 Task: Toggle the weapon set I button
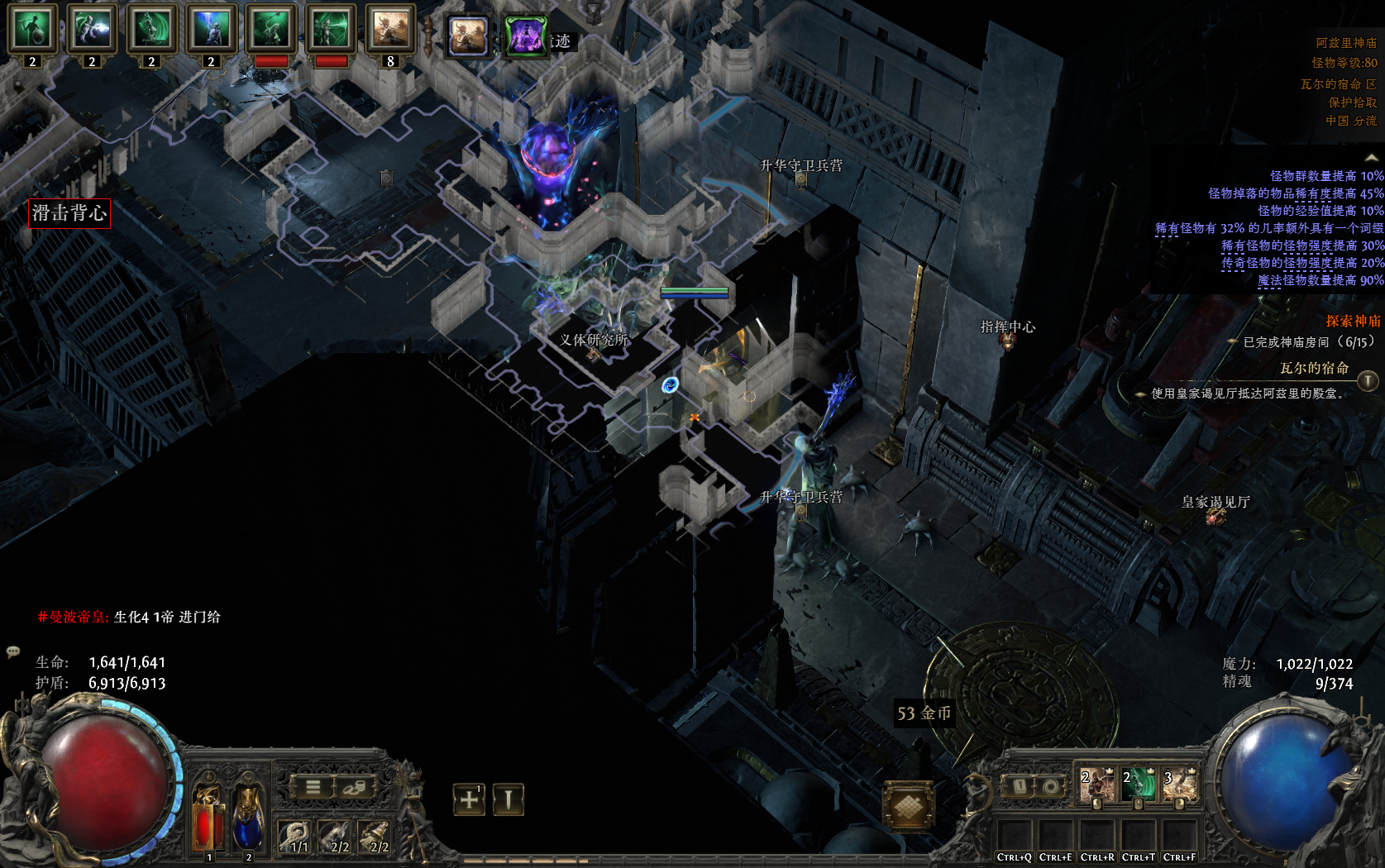(x=1020, y=786)
